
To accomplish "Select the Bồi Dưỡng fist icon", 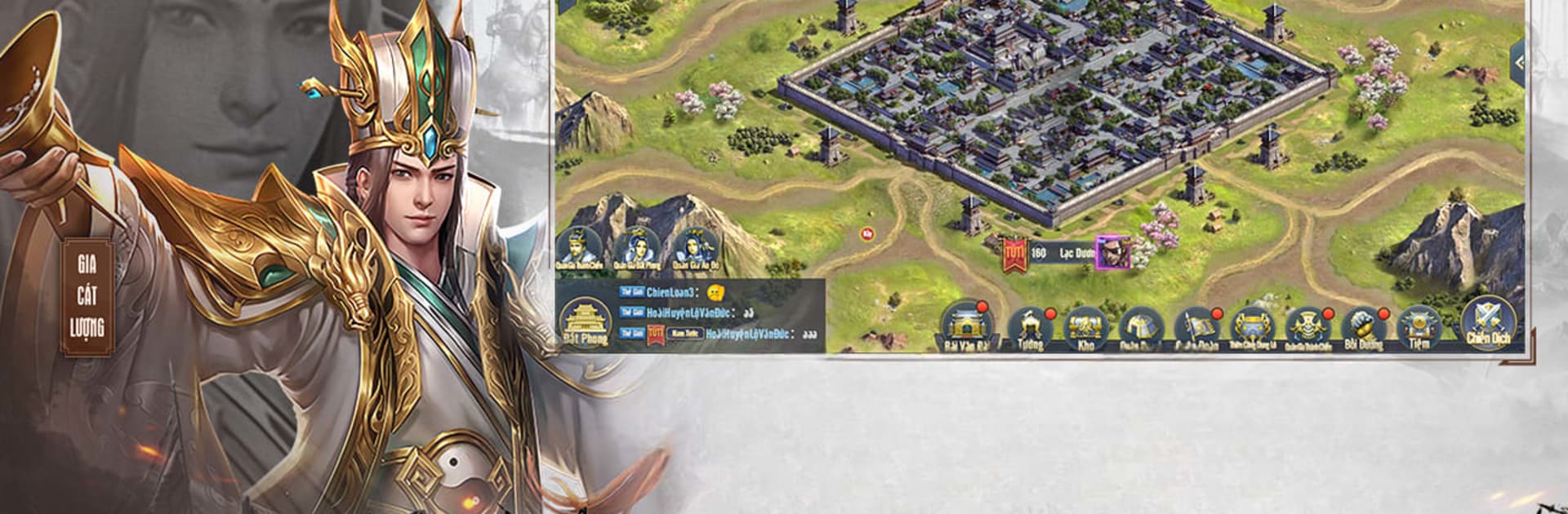I will tap(1363, 327).
